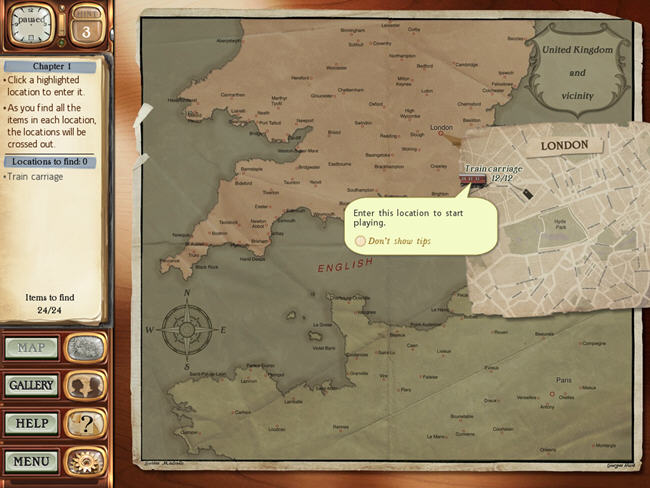Open the game Menu

click(31, 461)
